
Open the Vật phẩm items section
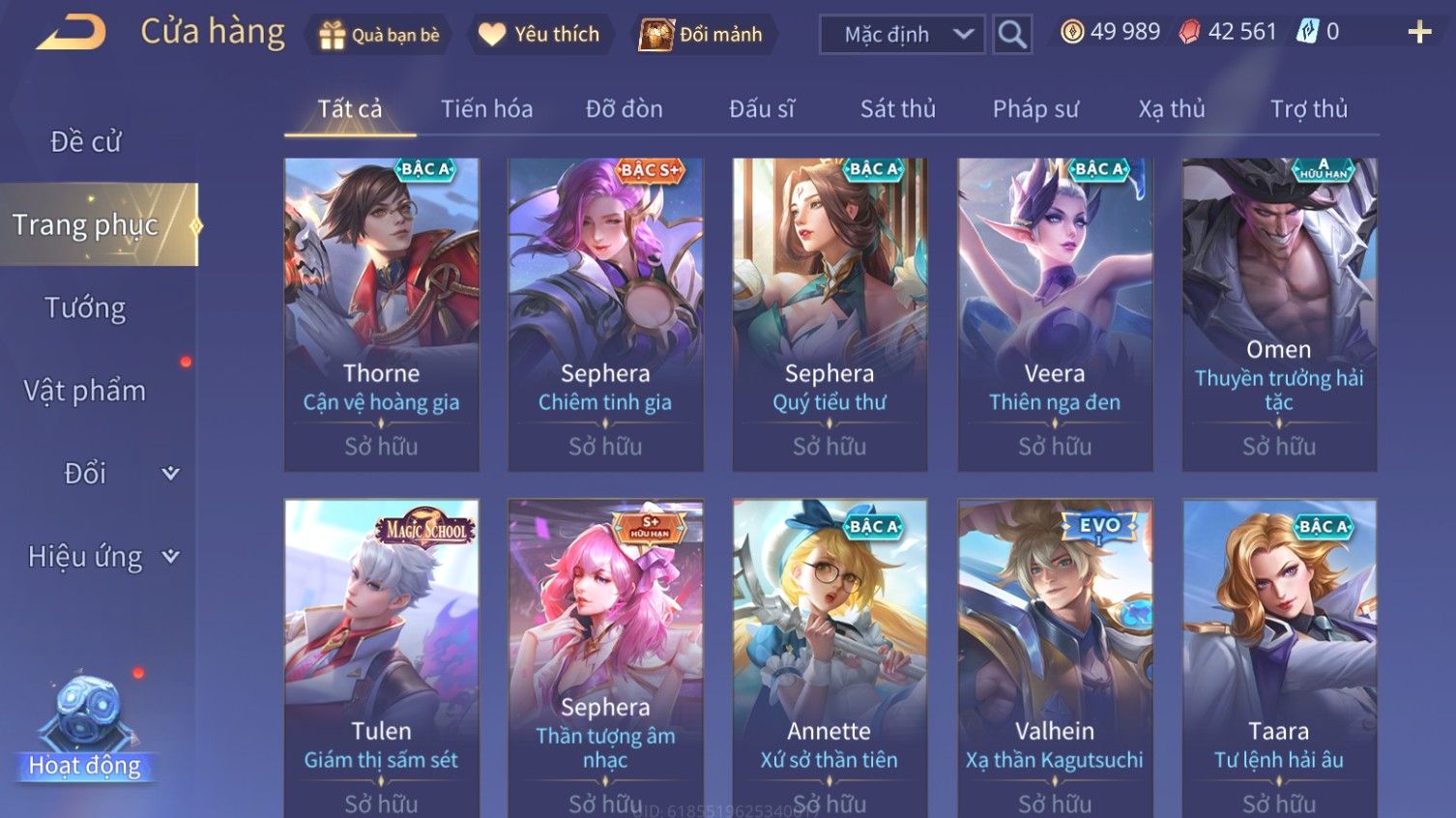coord(85,391)
